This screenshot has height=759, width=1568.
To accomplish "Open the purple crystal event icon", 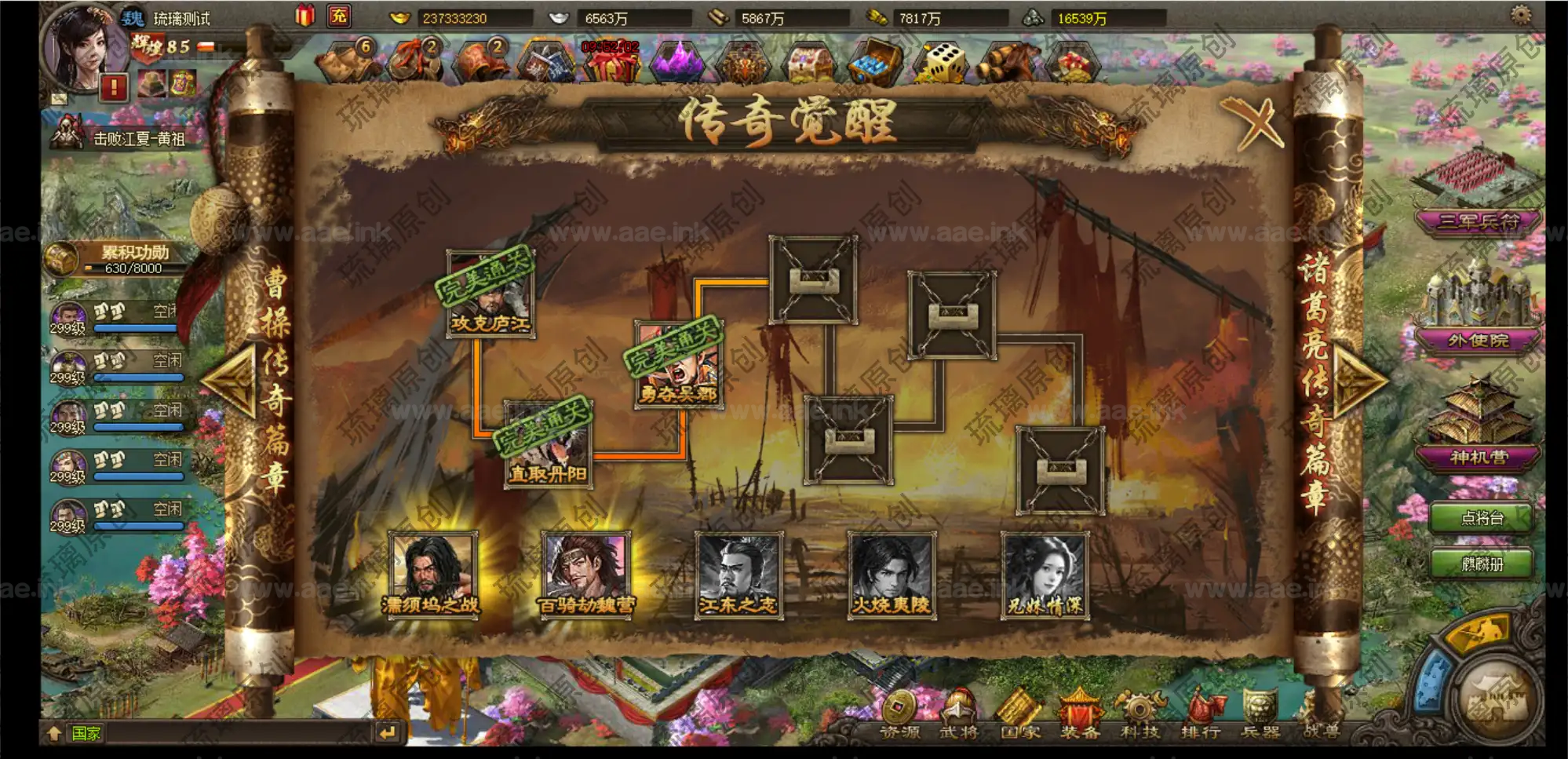I will (x=676, y=61).
